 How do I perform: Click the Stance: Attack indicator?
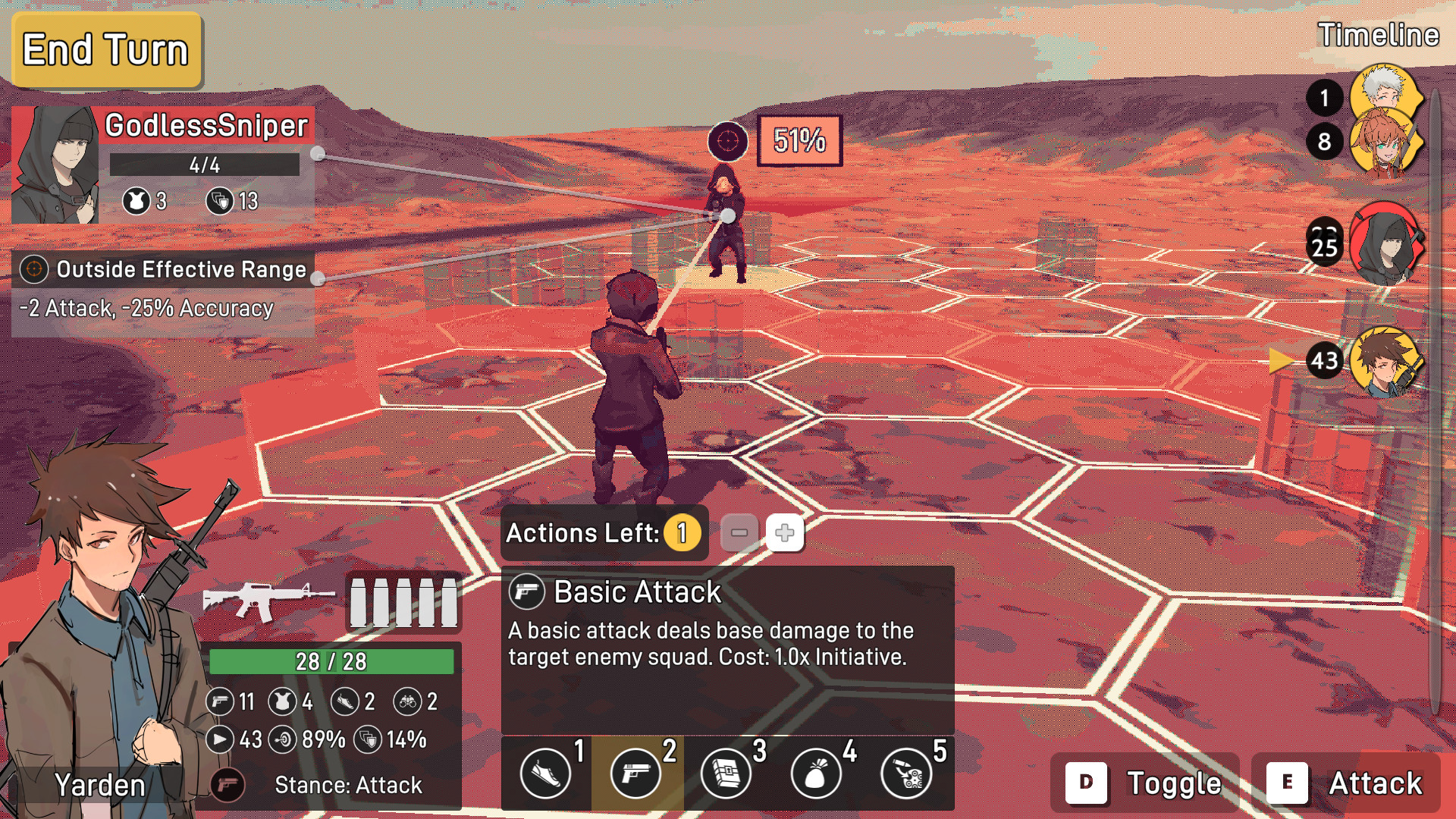coord(347,785)
